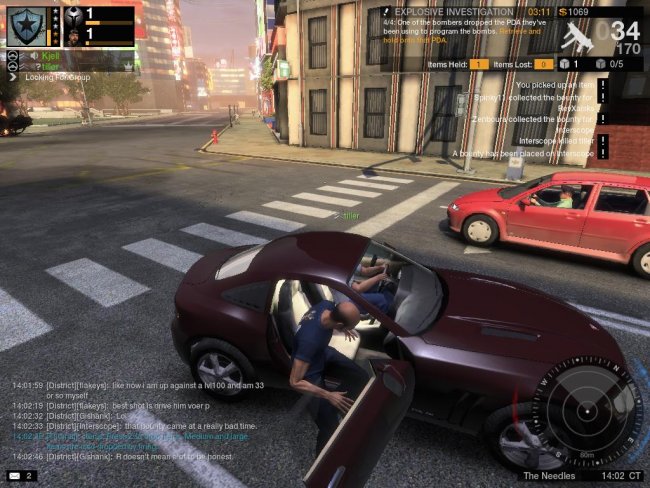
Task: Click the District chat log
Action: (130, 419)
